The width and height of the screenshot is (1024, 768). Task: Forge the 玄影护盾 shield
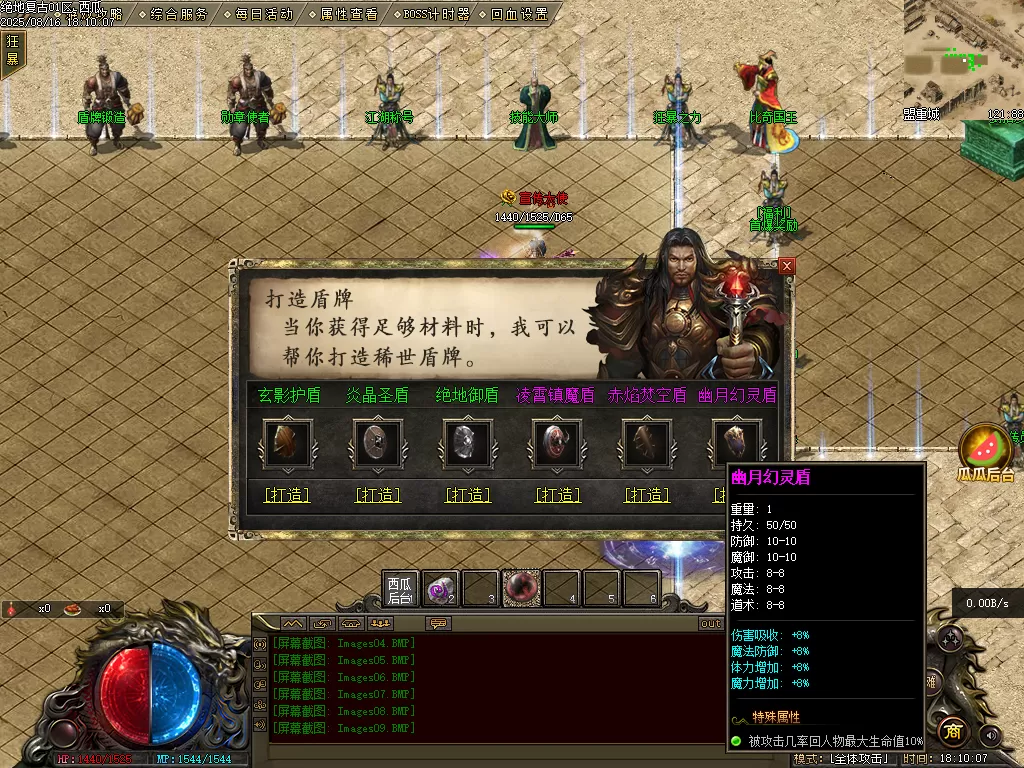[x=287, y=495]
